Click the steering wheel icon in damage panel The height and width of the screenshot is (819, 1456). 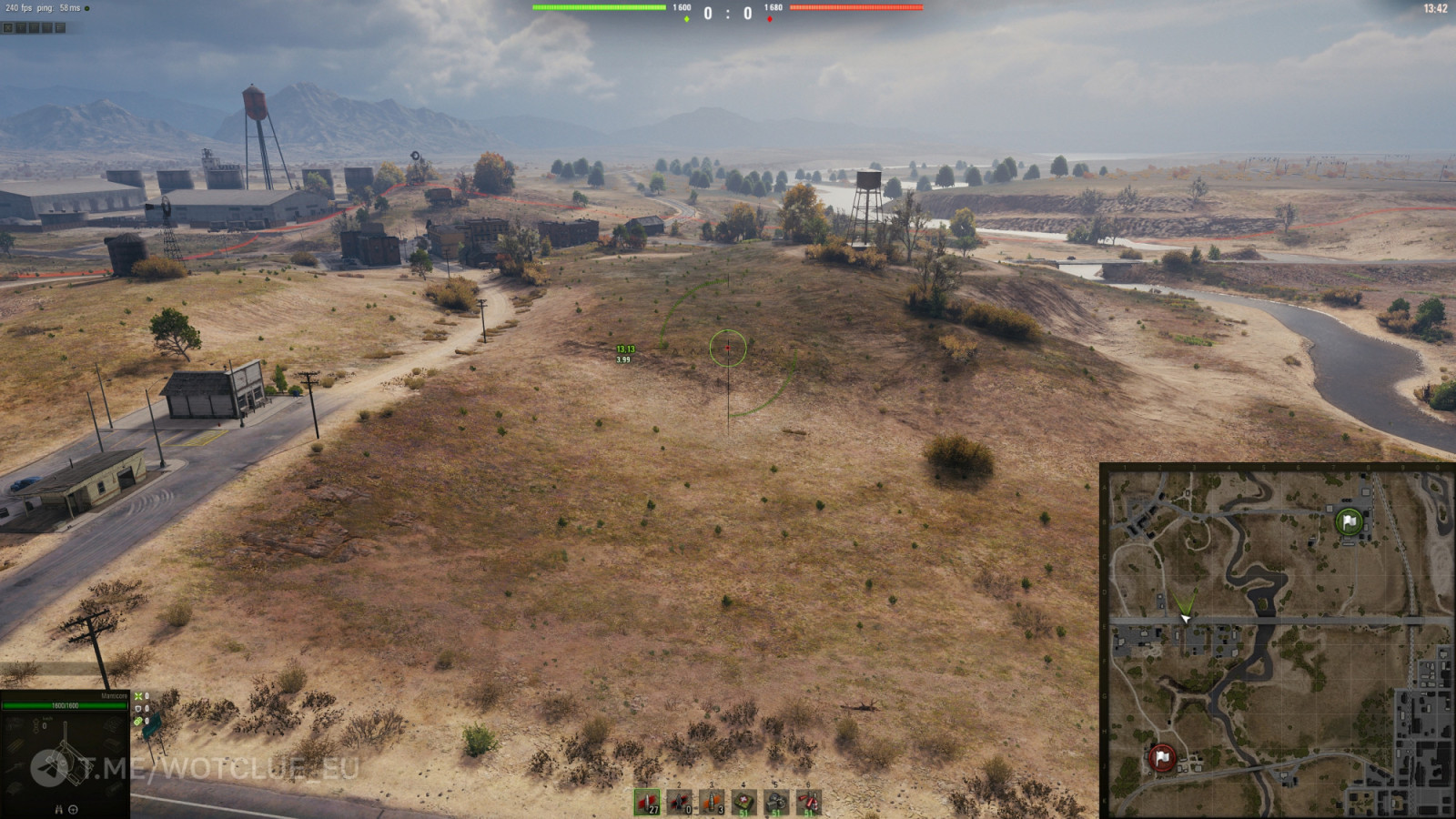coord(73,809)
